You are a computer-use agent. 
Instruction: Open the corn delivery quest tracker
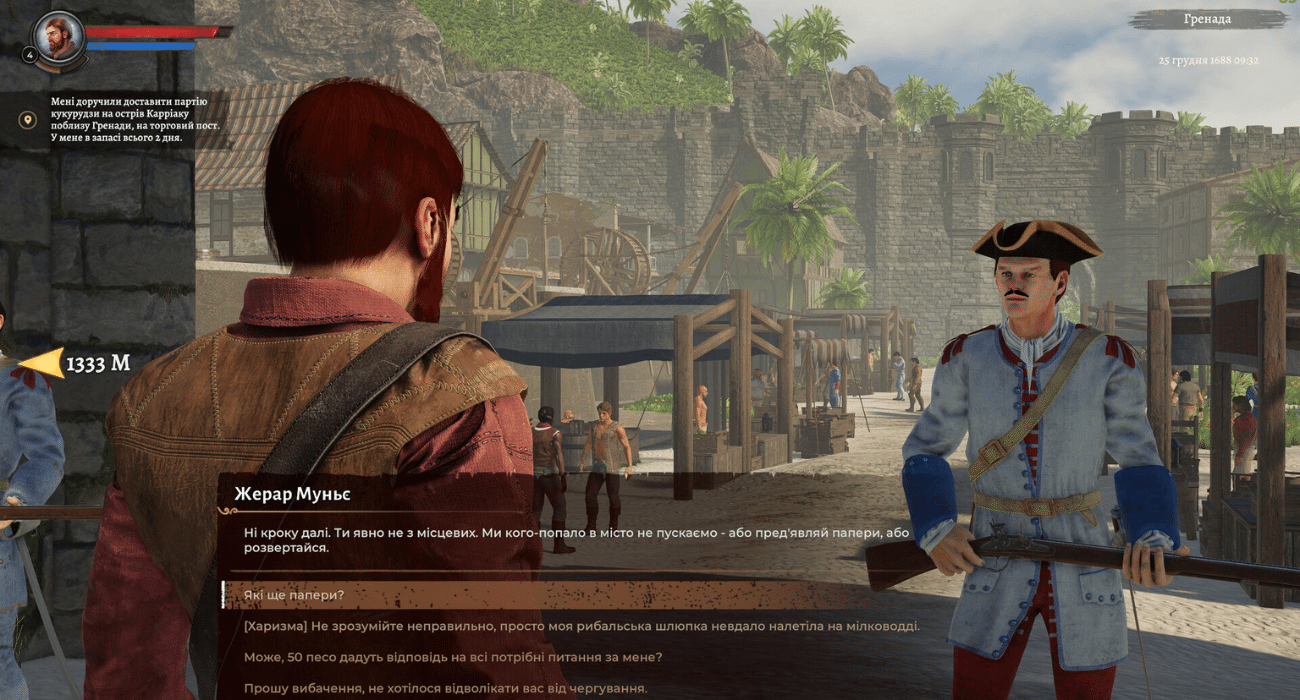click(x=133, y=120)
